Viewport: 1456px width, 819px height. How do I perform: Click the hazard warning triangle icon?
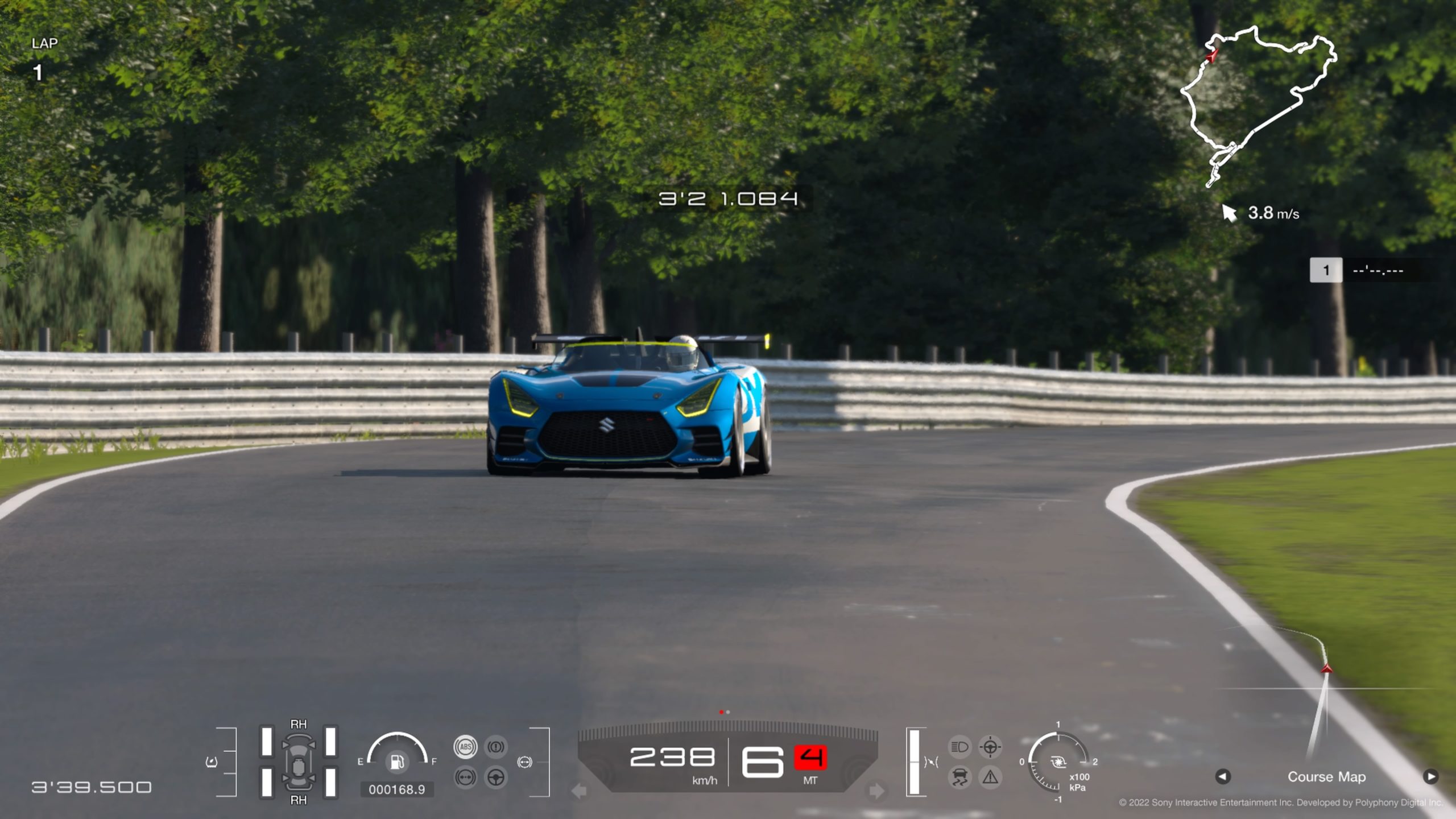pos(990,777)
